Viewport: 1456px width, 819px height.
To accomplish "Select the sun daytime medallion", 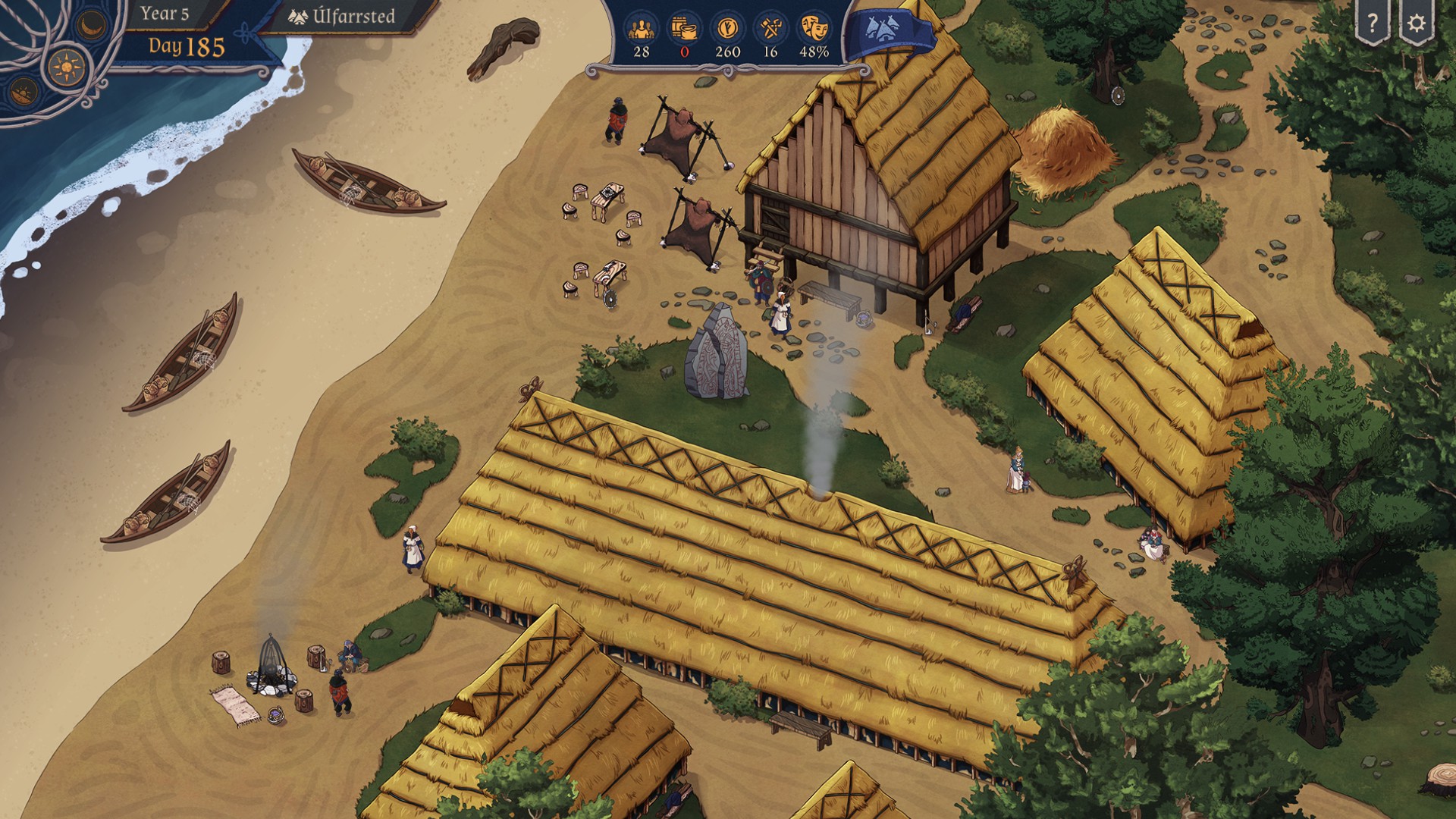I will pyautogui.click(x=66, y=67).
